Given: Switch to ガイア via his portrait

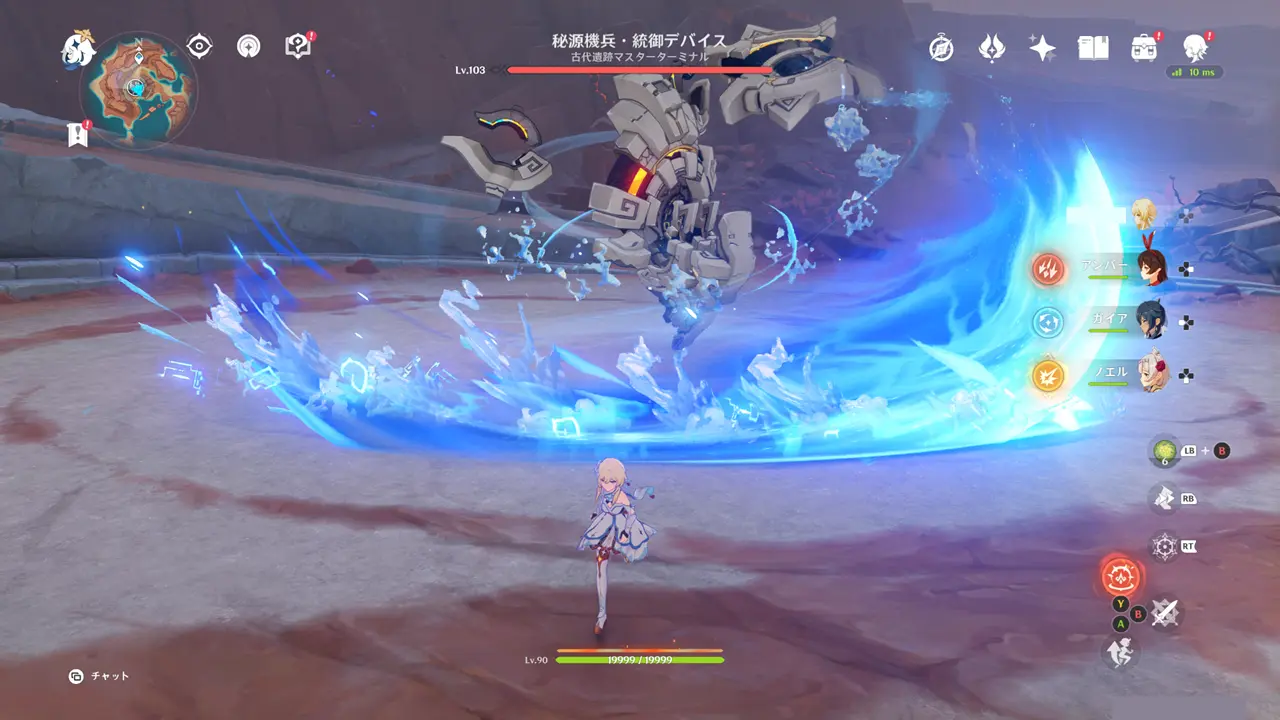Looking at the screenshot, I should (x=1152, y=322).
